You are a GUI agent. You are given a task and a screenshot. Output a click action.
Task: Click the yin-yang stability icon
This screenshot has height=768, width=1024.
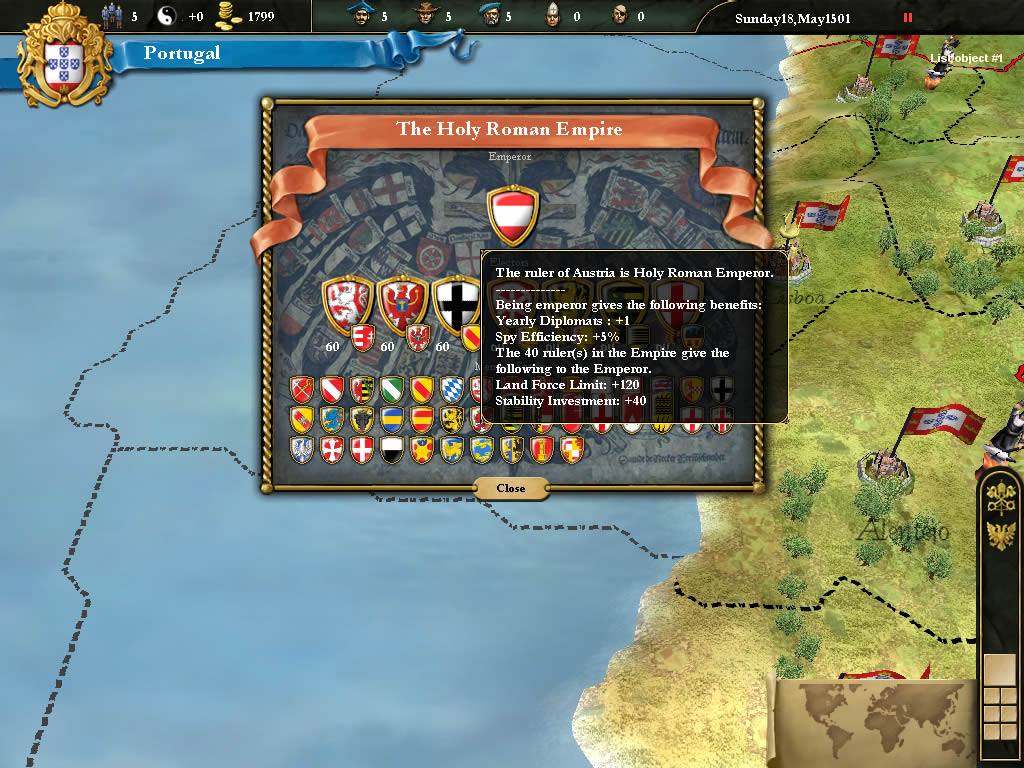[x=167, y=16]
